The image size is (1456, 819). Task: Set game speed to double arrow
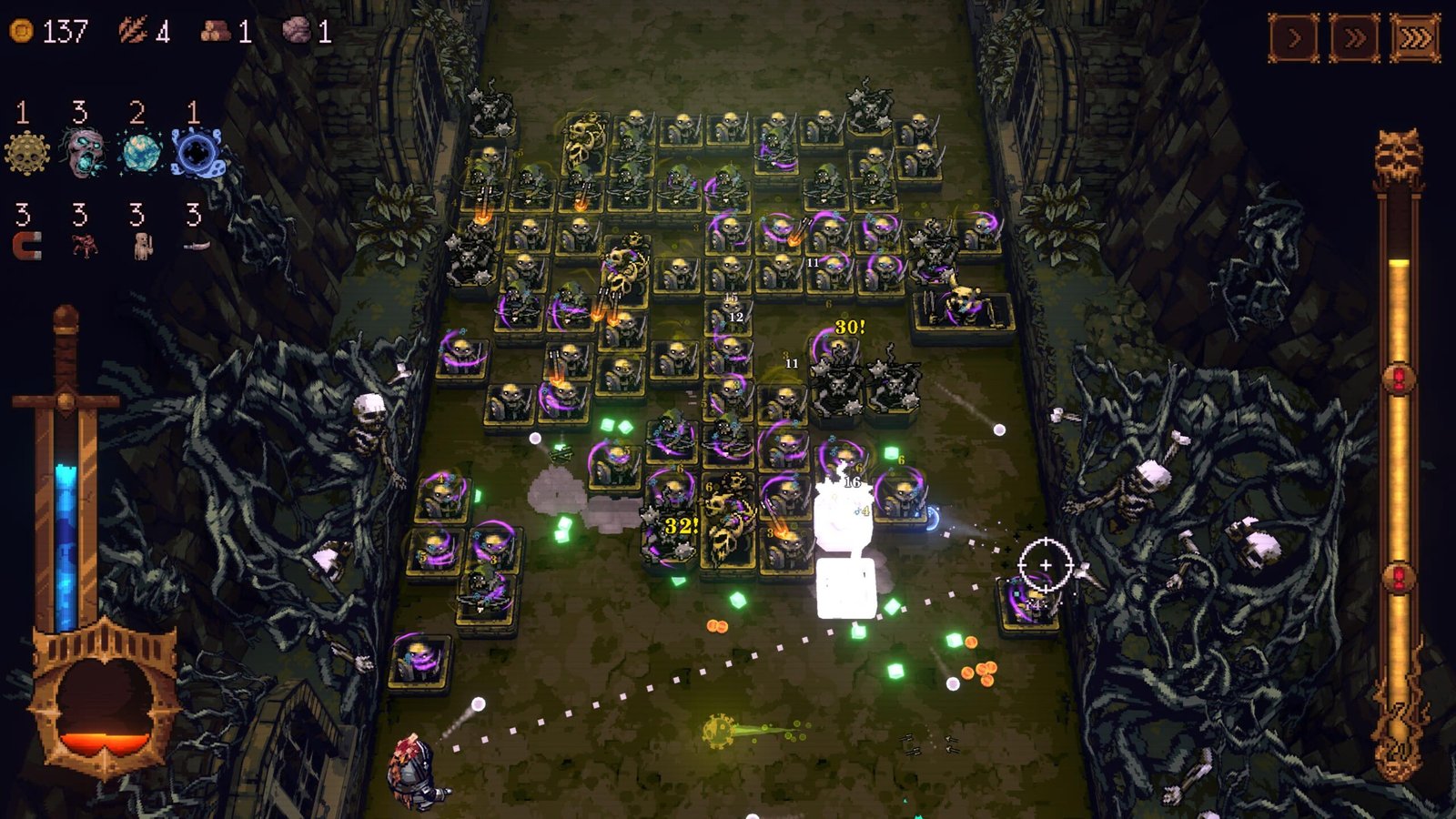[x=1354, y=38]
